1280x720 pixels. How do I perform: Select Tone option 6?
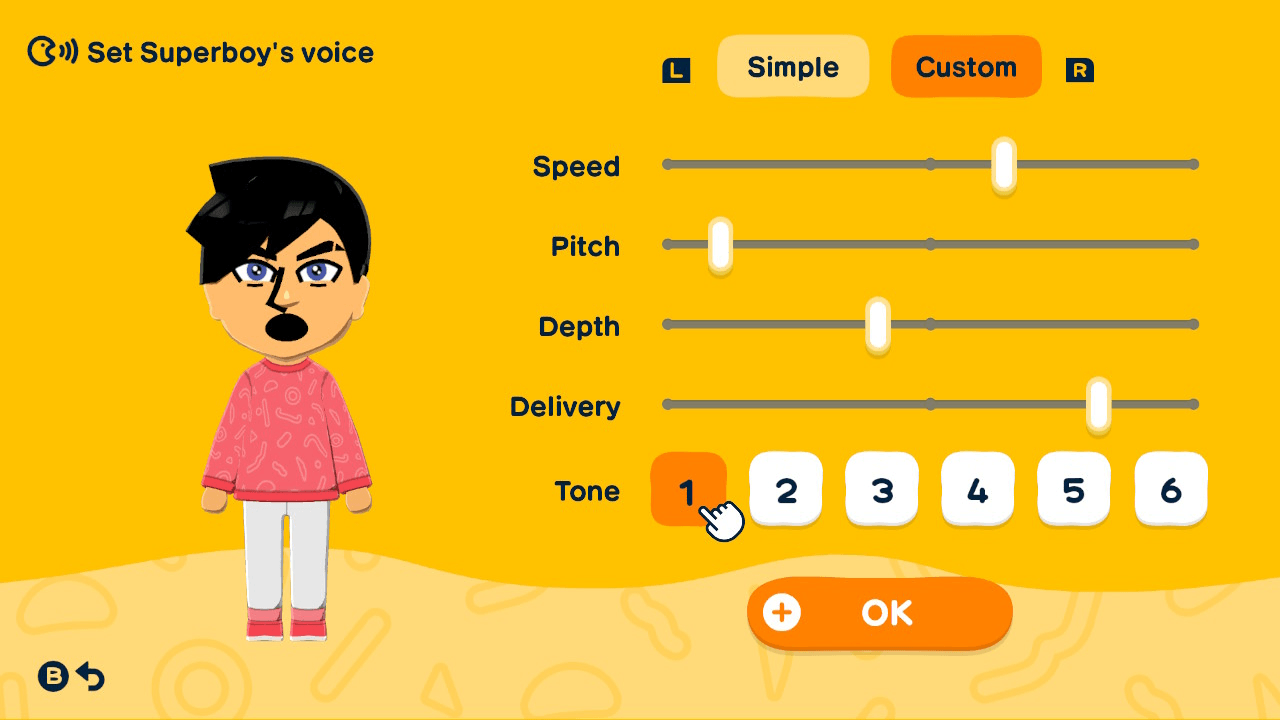click(1170, 489)
